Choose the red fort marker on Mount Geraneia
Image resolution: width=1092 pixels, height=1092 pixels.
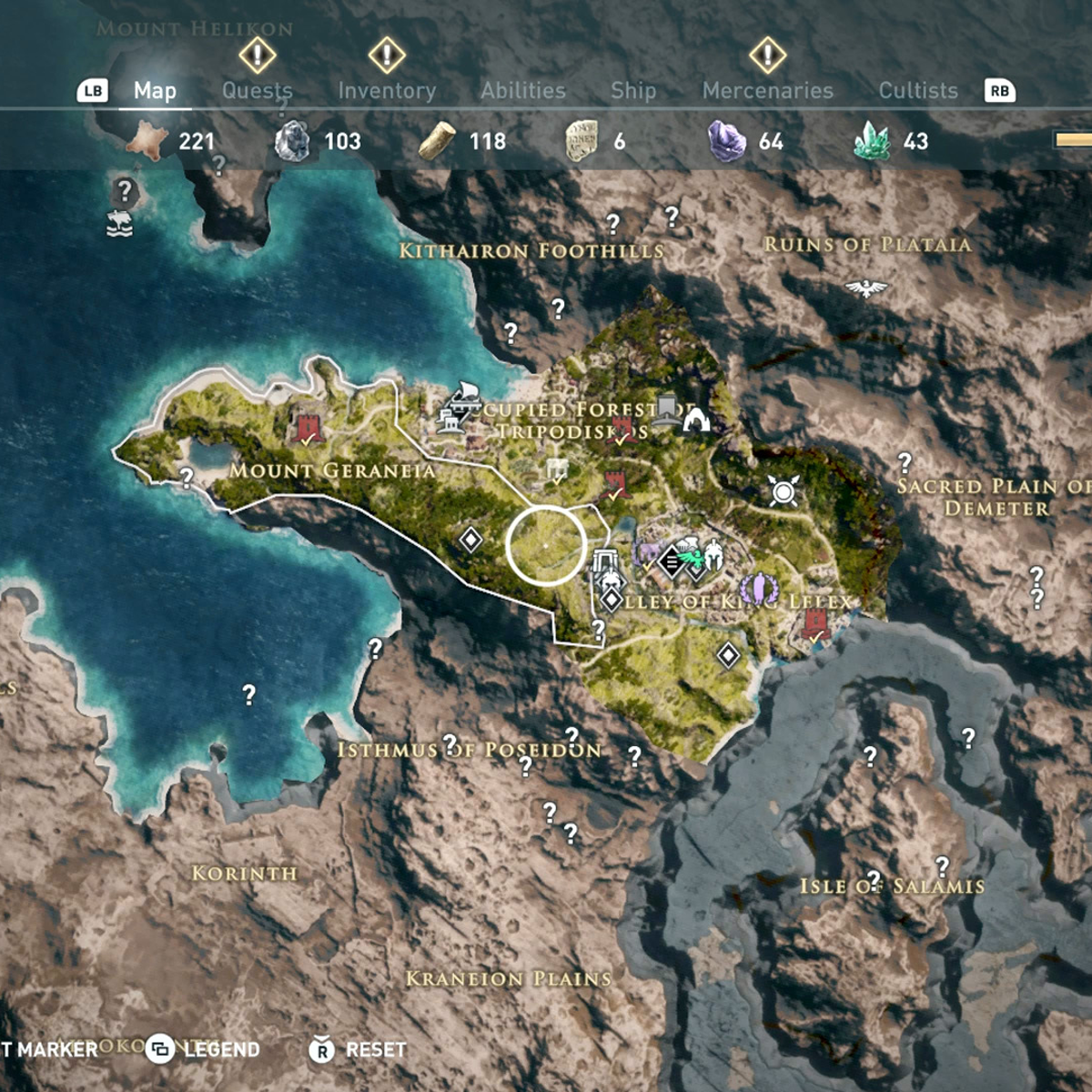tap(308, 428)
